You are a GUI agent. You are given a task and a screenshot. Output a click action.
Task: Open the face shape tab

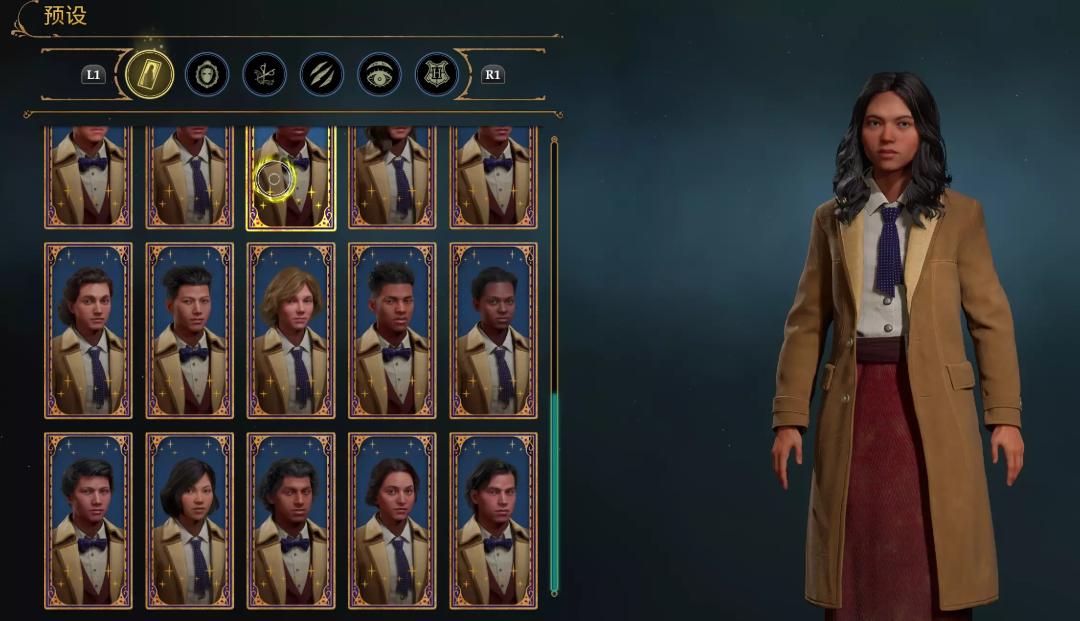[207, 74]
